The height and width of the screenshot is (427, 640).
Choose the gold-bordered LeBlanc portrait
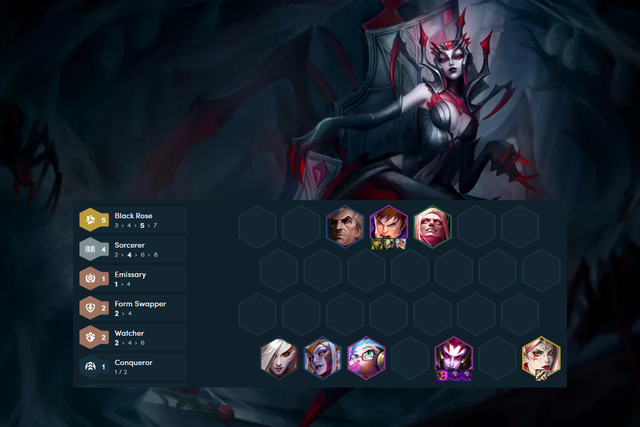coord(541,357)
